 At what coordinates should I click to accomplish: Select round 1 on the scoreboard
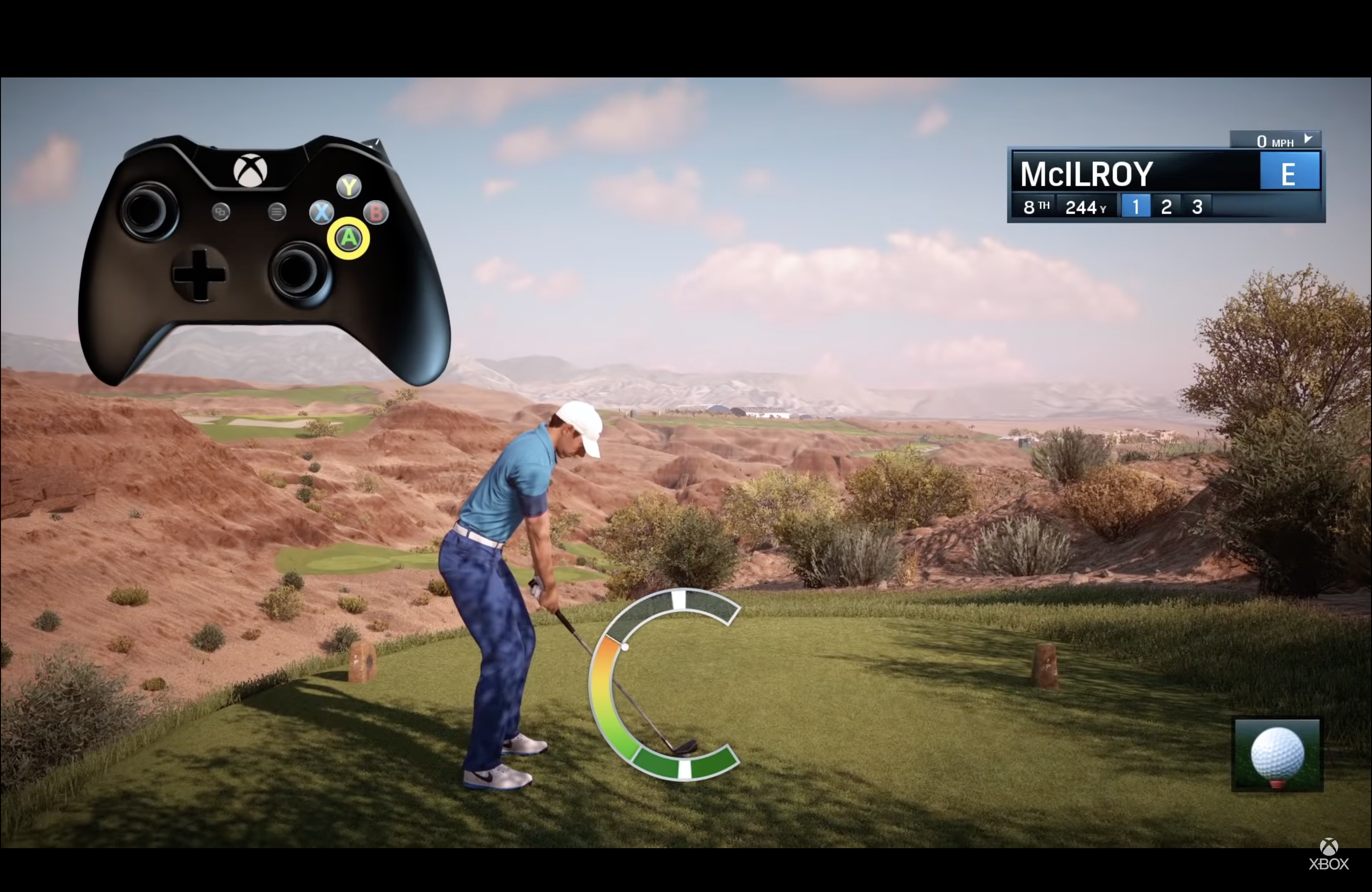point(1136,206)
